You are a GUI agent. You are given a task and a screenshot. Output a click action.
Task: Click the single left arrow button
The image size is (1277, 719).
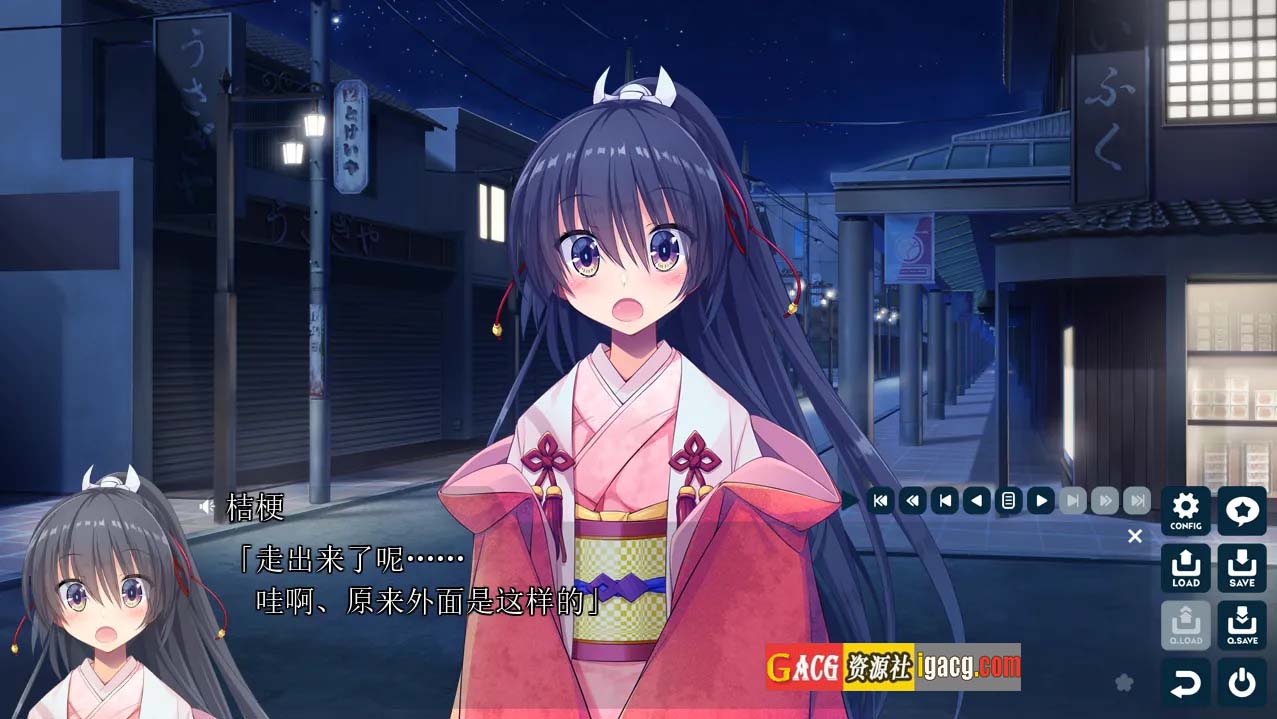976,500
